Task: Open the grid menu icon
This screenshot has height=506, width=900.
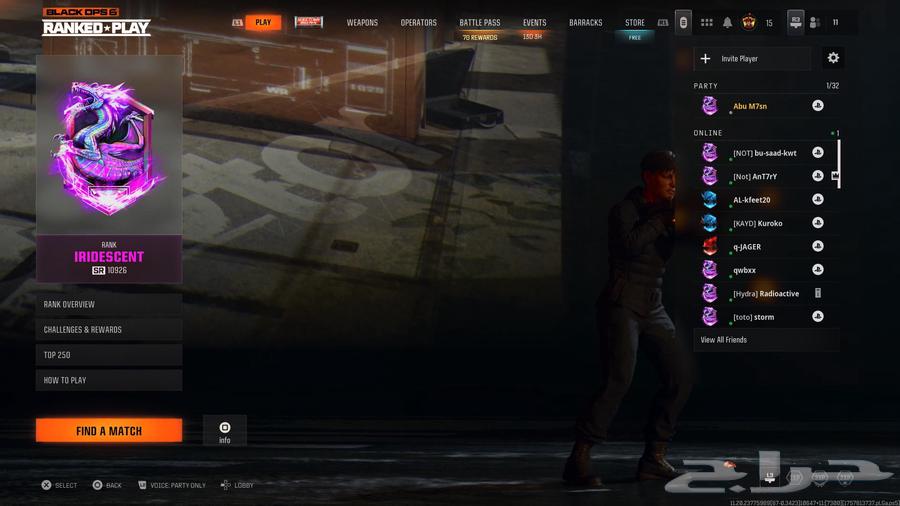Action: click(706, 23)
